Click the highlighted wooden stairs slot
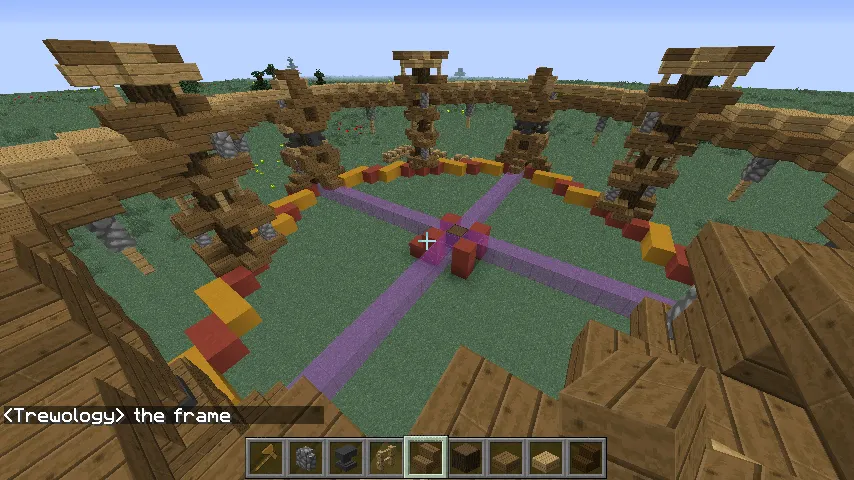This screenshot has width=854, height=480. point(426,458)
